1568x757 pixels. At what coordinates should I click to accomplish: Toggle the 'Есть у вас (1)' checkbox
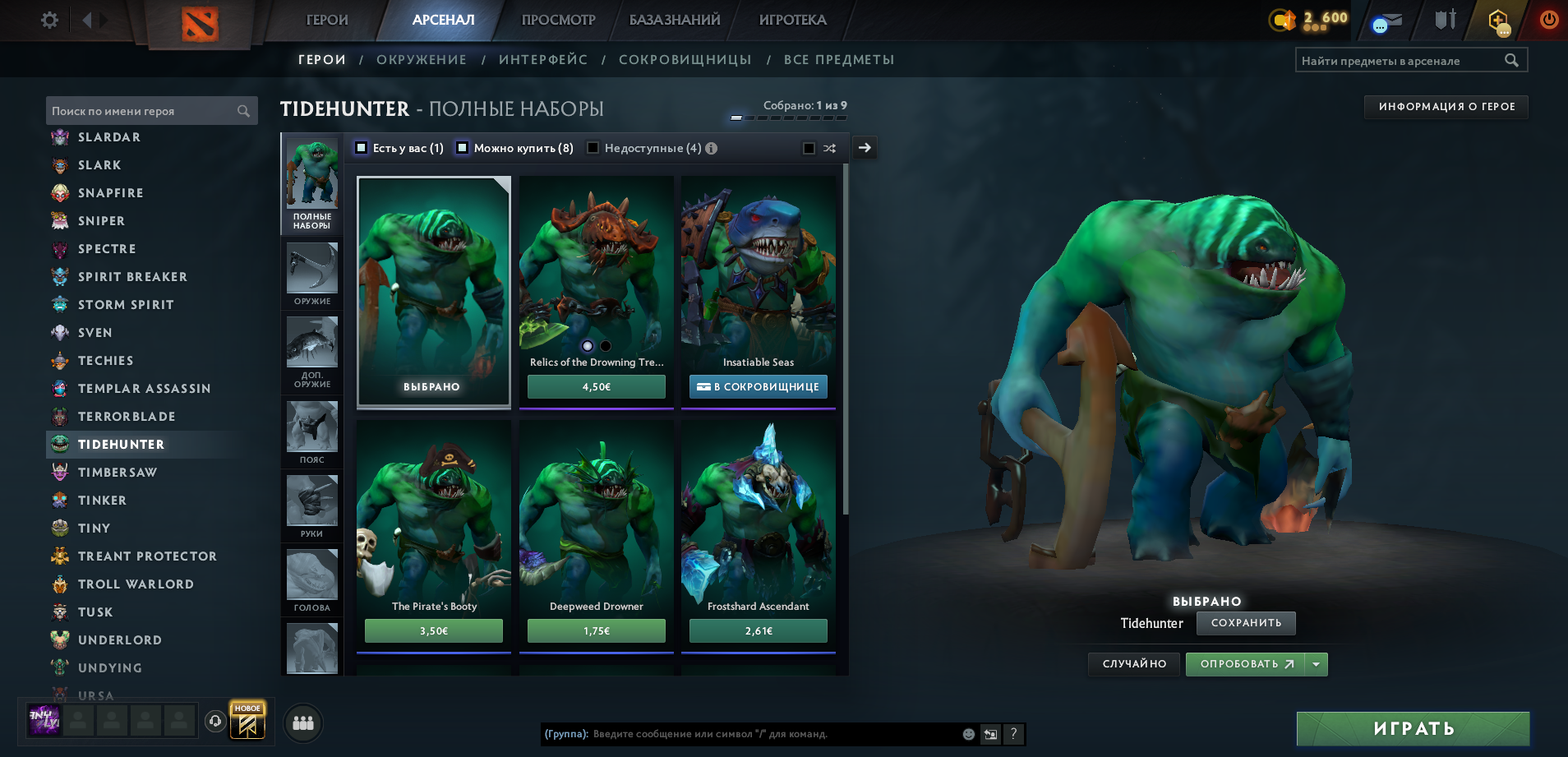(x=360, y=148)
